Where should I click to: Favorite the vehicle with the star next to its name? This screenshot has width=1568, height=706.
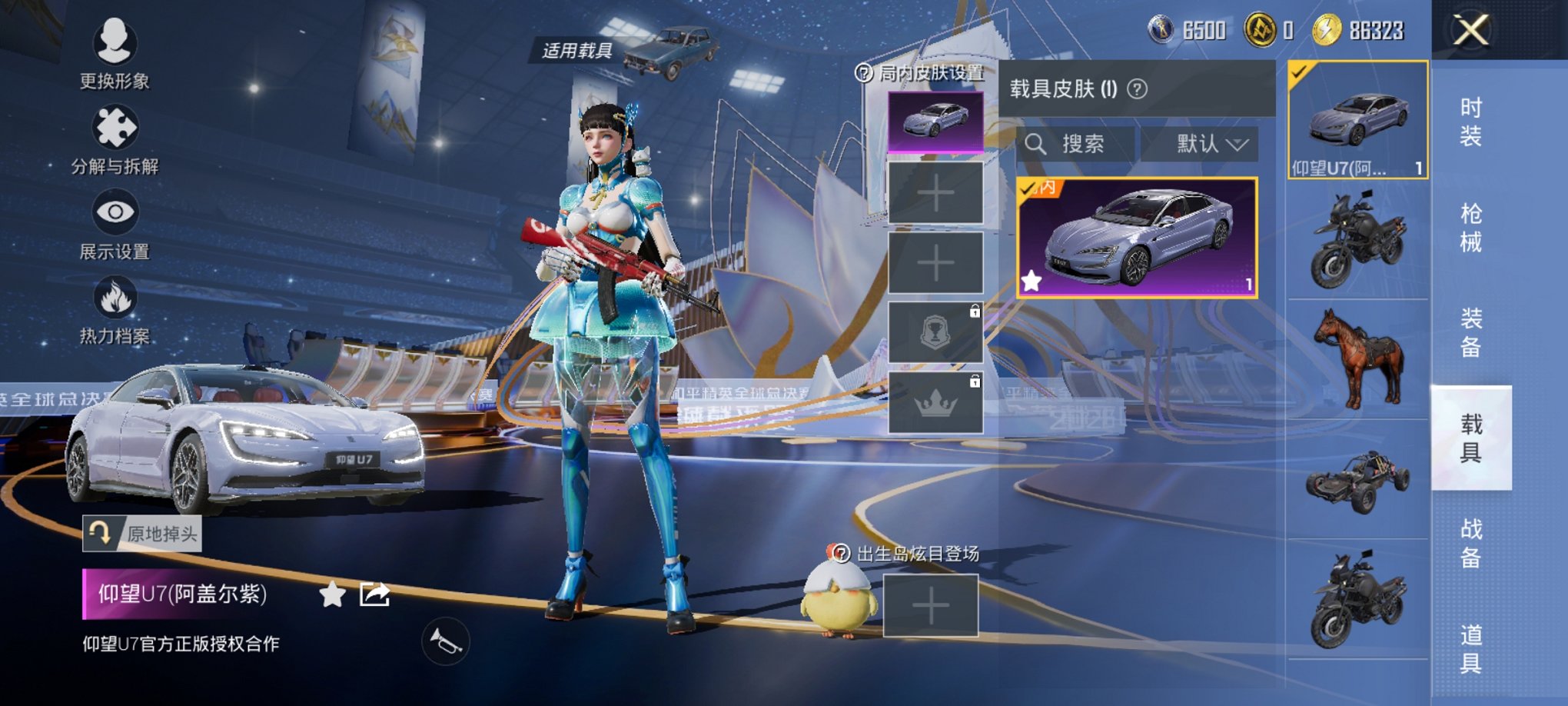pyautogui.click(x=332, y=594)
